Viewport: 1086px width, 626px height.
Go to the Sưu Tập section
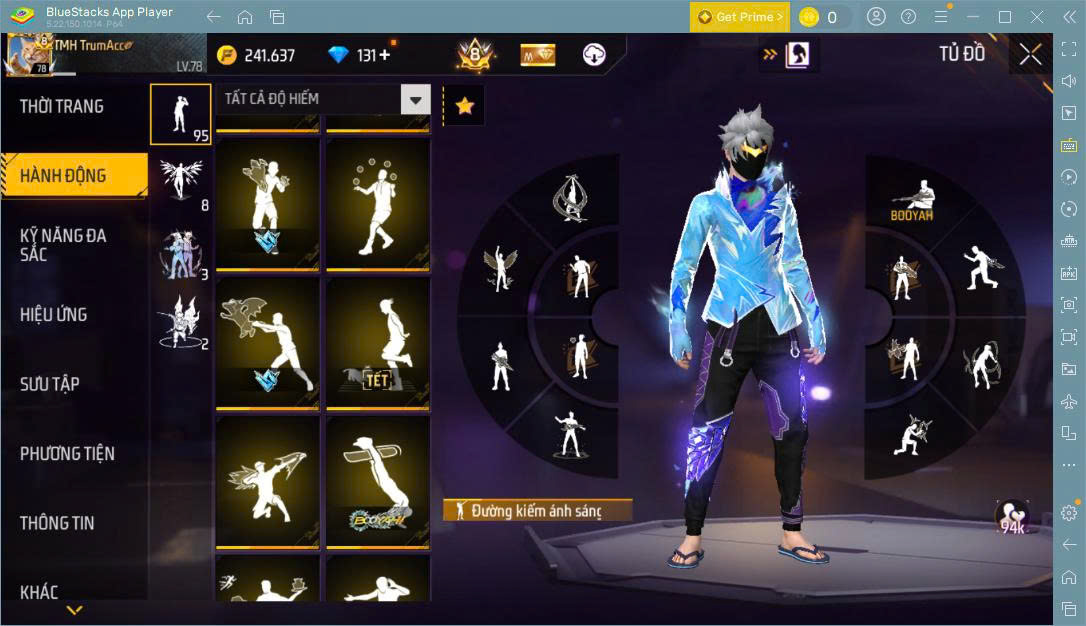50,384
